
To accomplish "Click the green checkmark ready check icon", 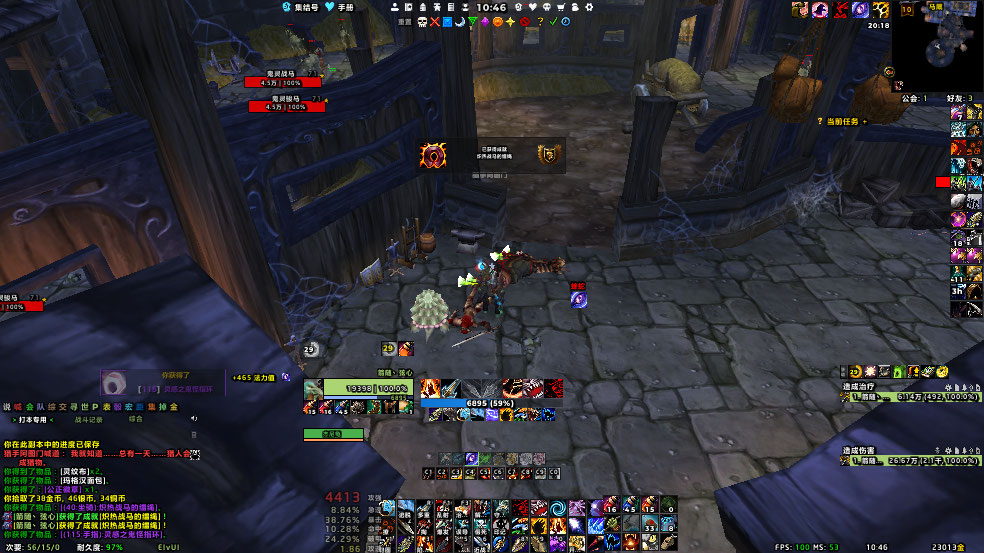I will (x=553, y=21).
